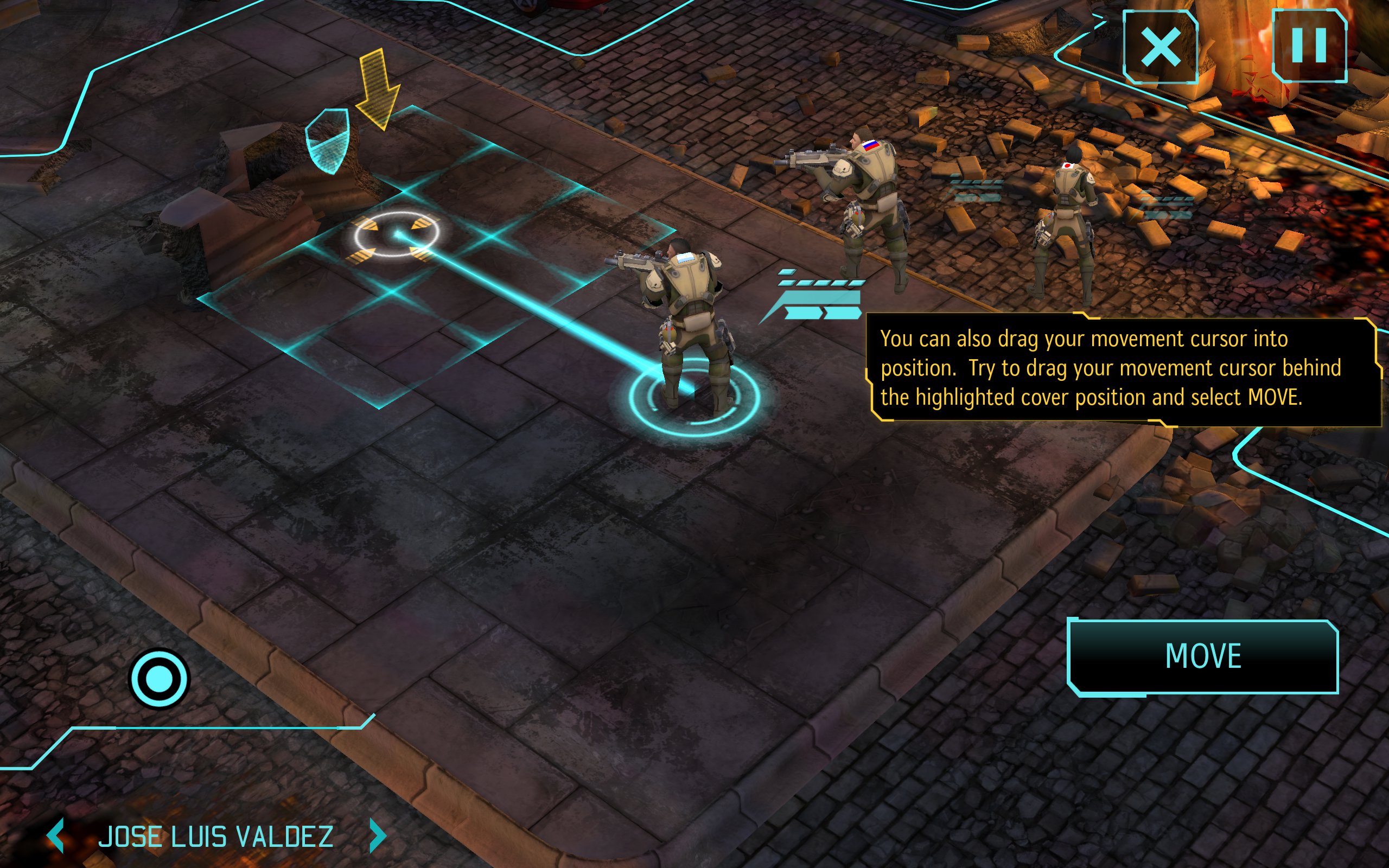Viewport: 1389px width, 868px height.
Task: Switch to the next soldier
Action: [377, 836]
